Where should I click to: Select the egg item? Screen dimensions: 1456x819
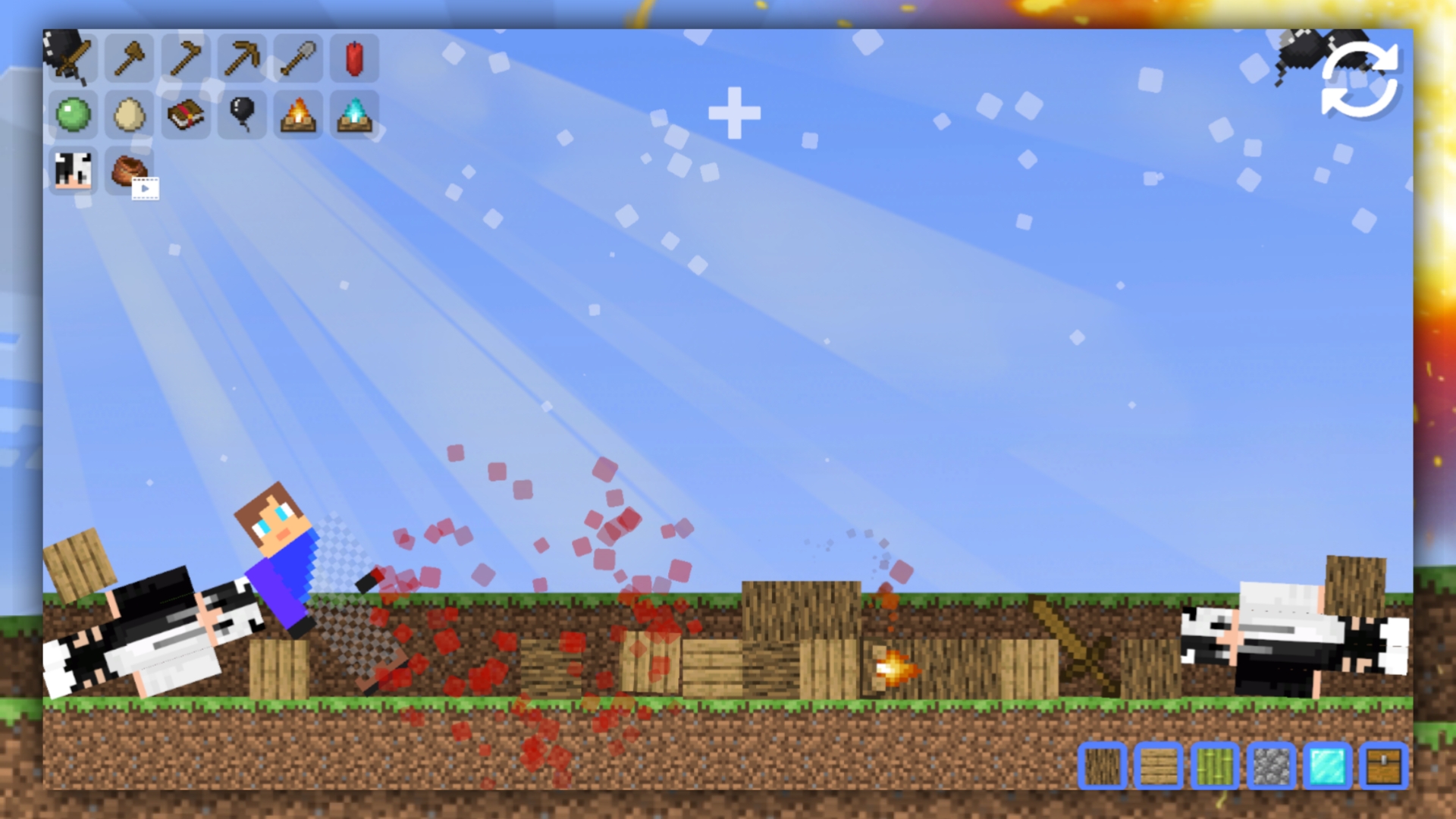click(x=127, y=114)
